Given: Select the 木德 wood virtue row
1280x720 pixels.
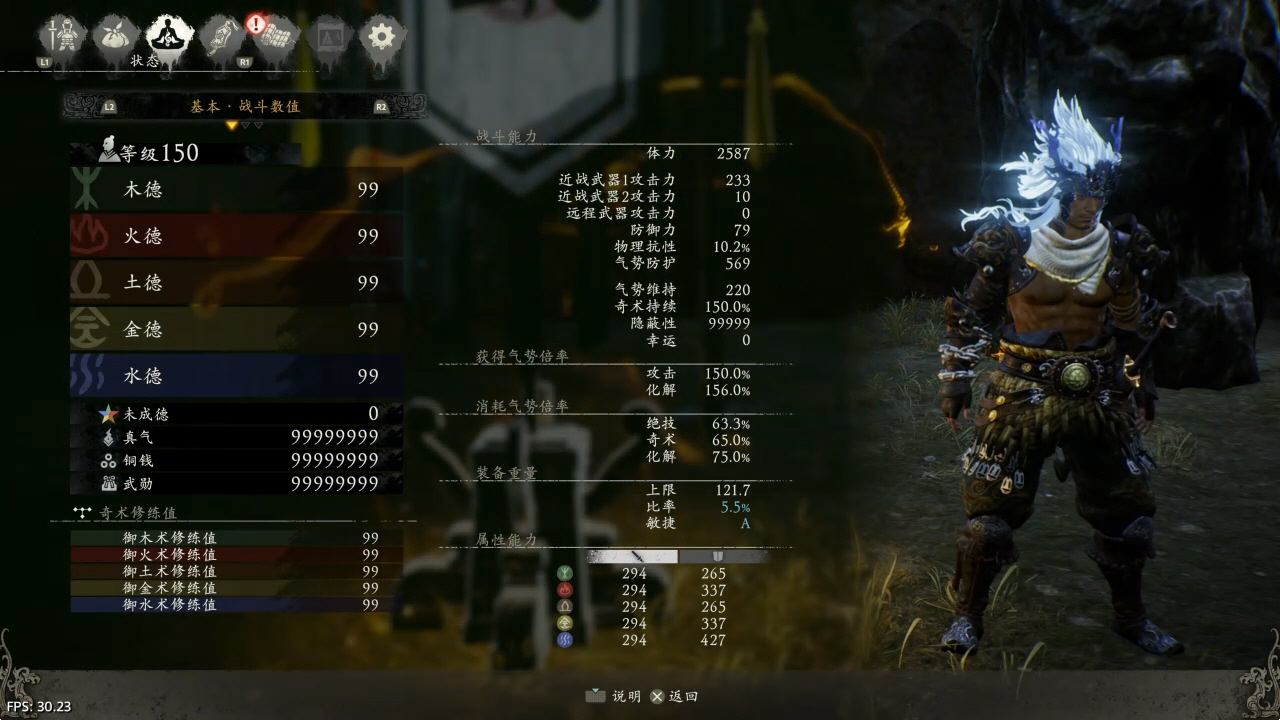Looking at the screenshot, I should pyautogui.click(x=237, y=189).
